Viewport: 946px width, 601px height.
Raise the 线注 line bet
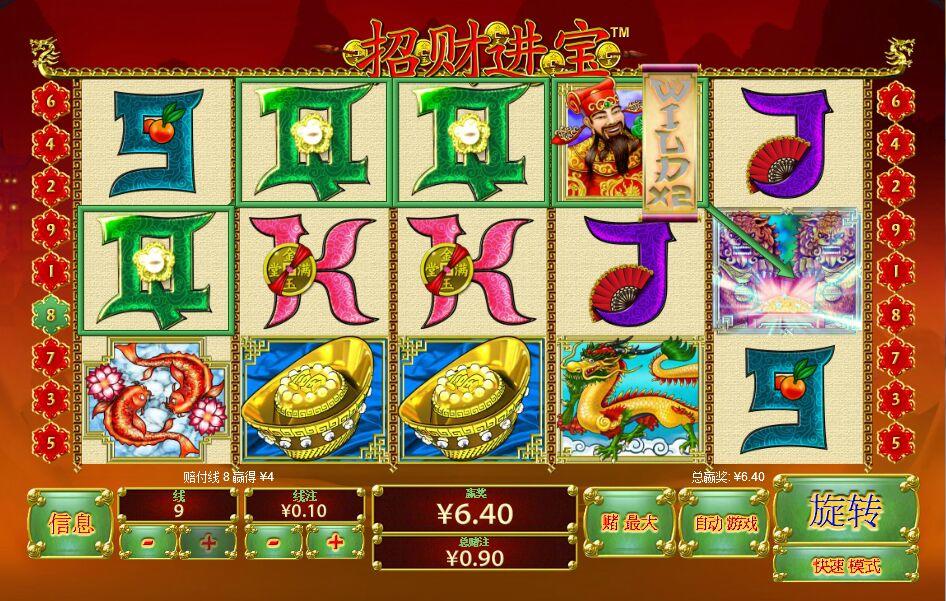335,542
